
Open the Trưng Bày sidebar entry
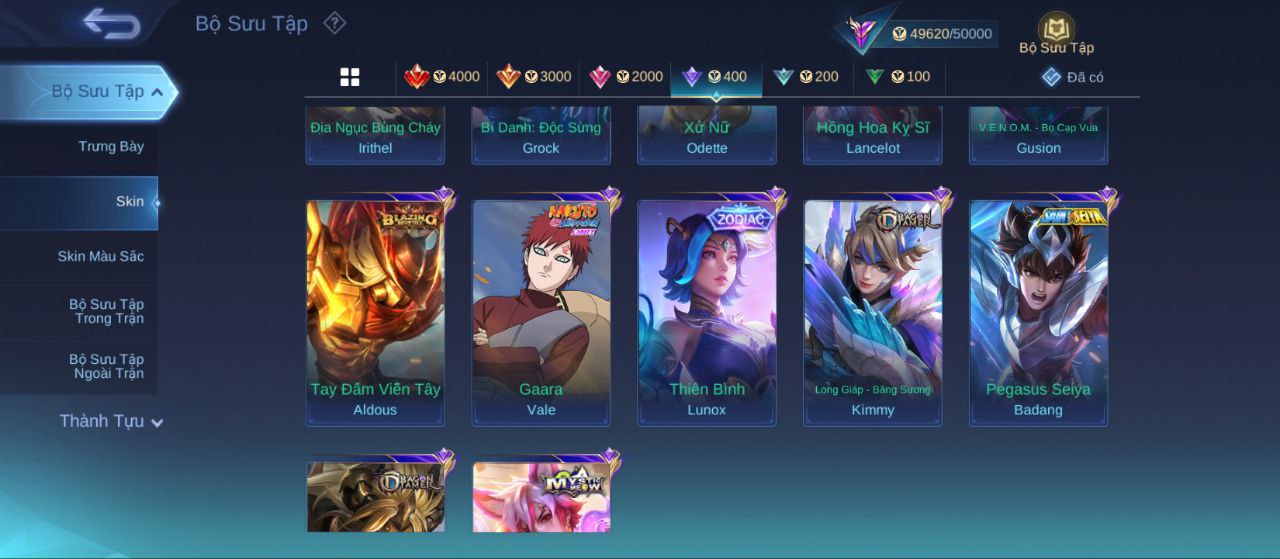point(111,147)
